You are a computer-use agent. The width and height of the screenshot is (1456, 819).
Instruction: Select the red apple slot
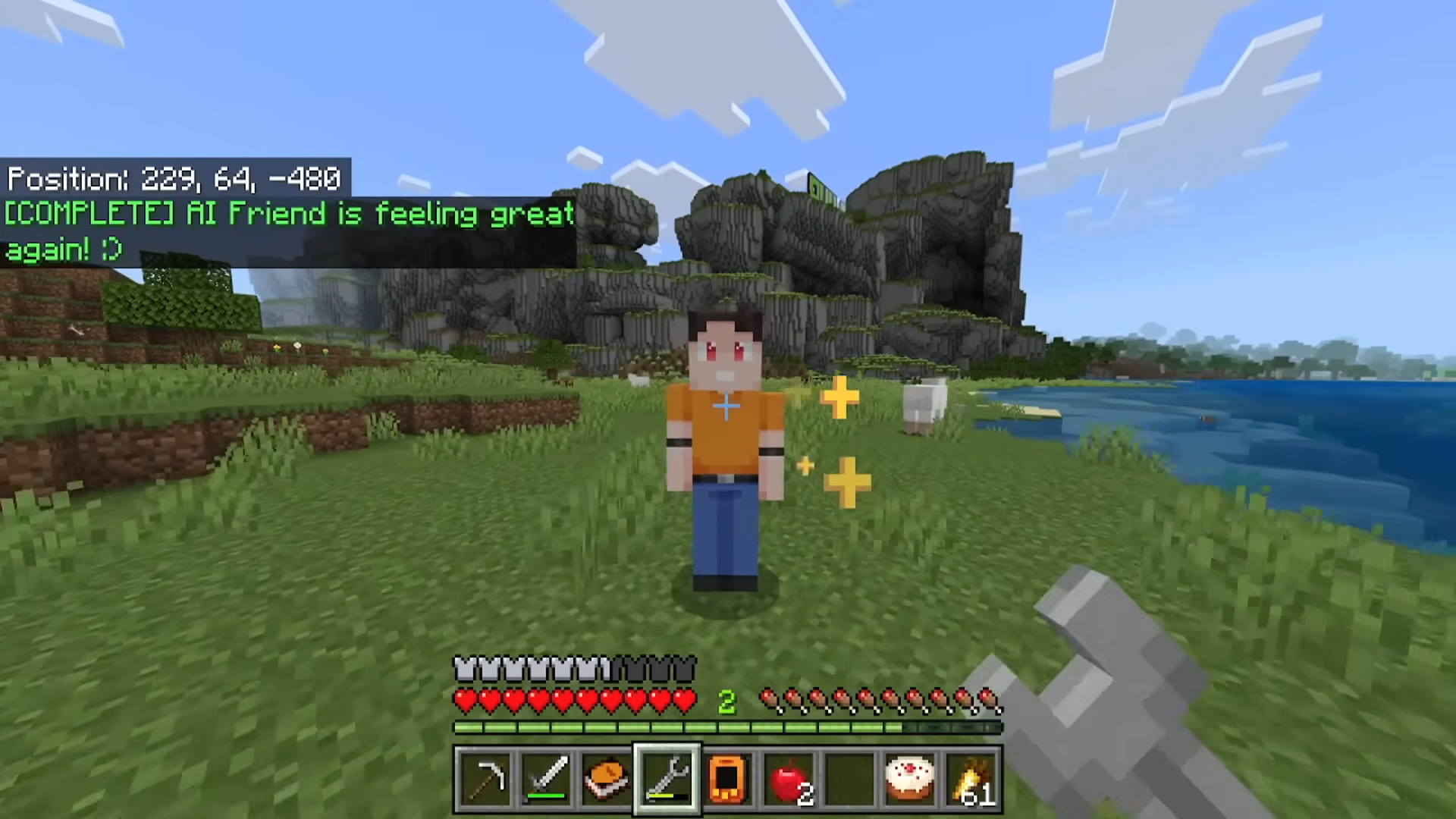[789, 779]
